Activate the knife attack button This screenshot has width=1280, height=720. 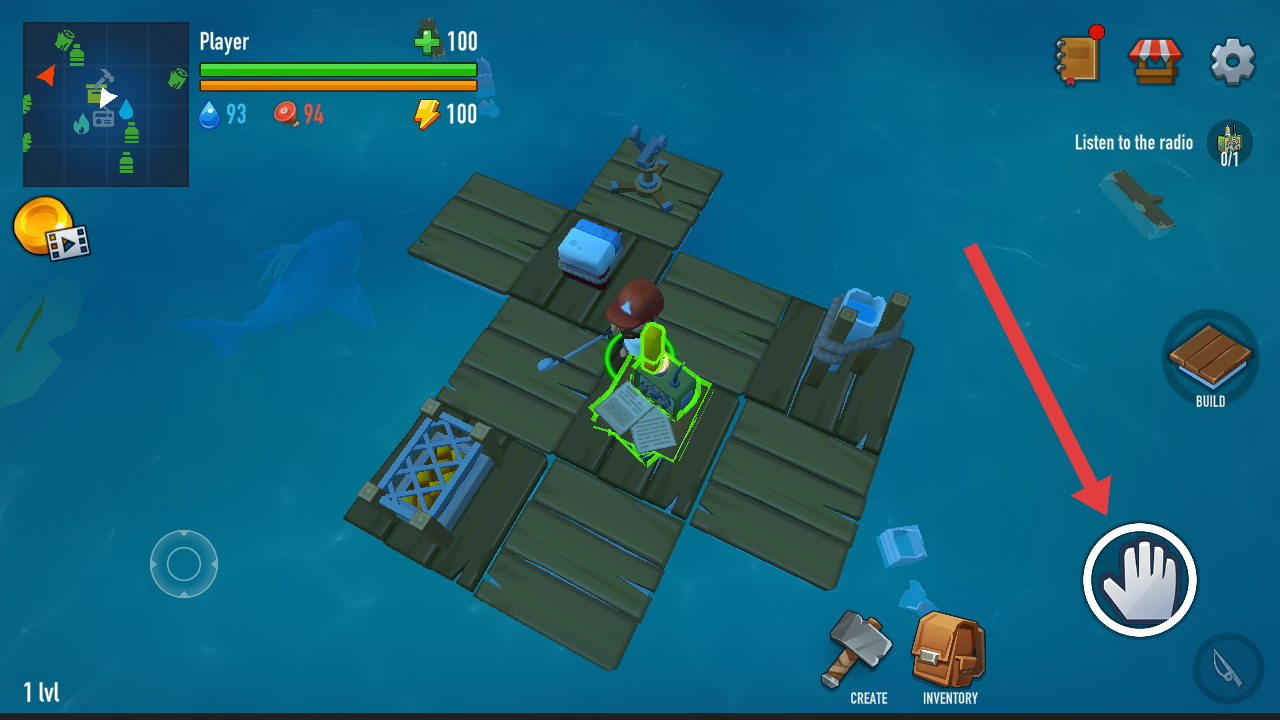[x=1228, y=667]
